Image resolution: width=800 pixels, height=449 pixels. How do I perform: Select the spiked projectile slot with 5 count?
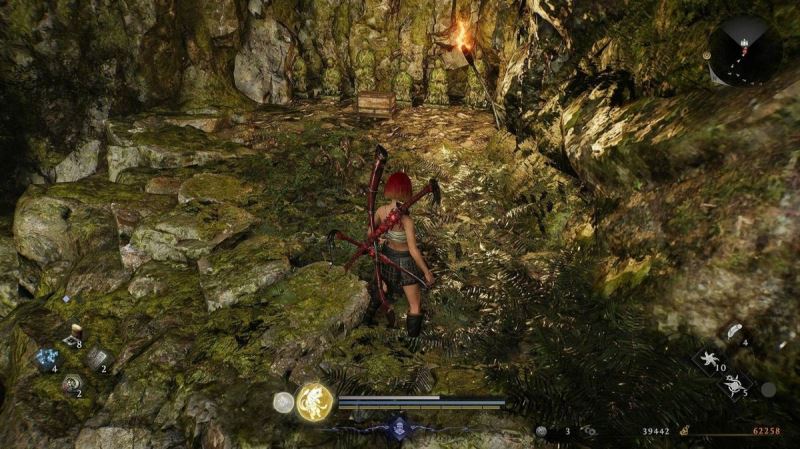[x=733, y=383]
